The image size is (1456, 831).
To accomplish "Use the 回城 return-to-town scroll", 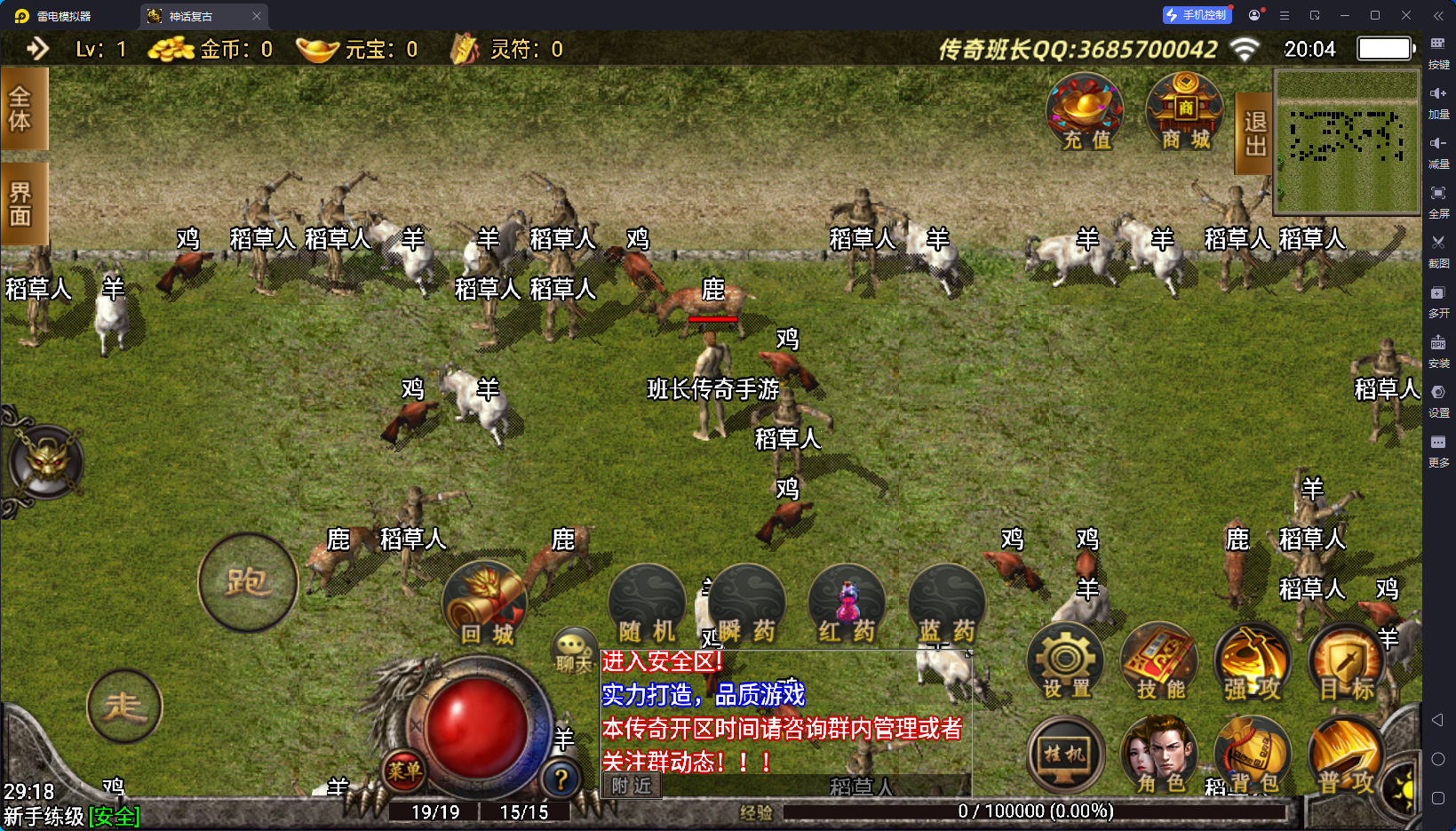I will 485,606.
